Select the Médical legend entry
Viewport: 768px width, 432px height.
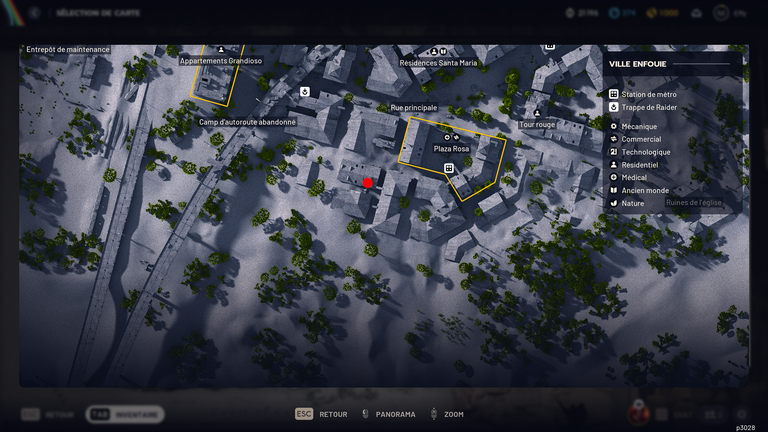click(x=634, y=177)
